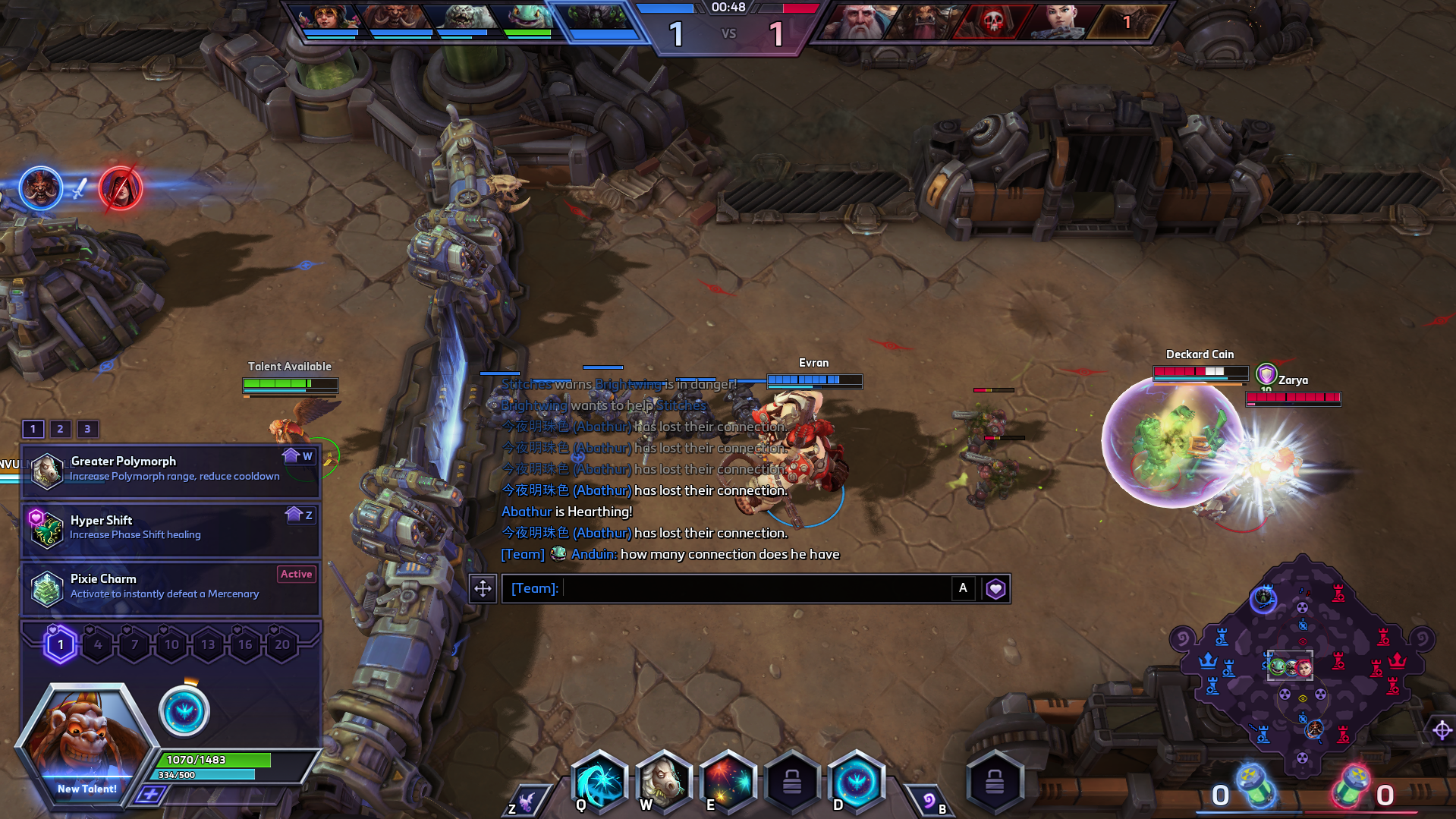Switch to talent build preset 3
1456x819 pixels.
[87, 429]
